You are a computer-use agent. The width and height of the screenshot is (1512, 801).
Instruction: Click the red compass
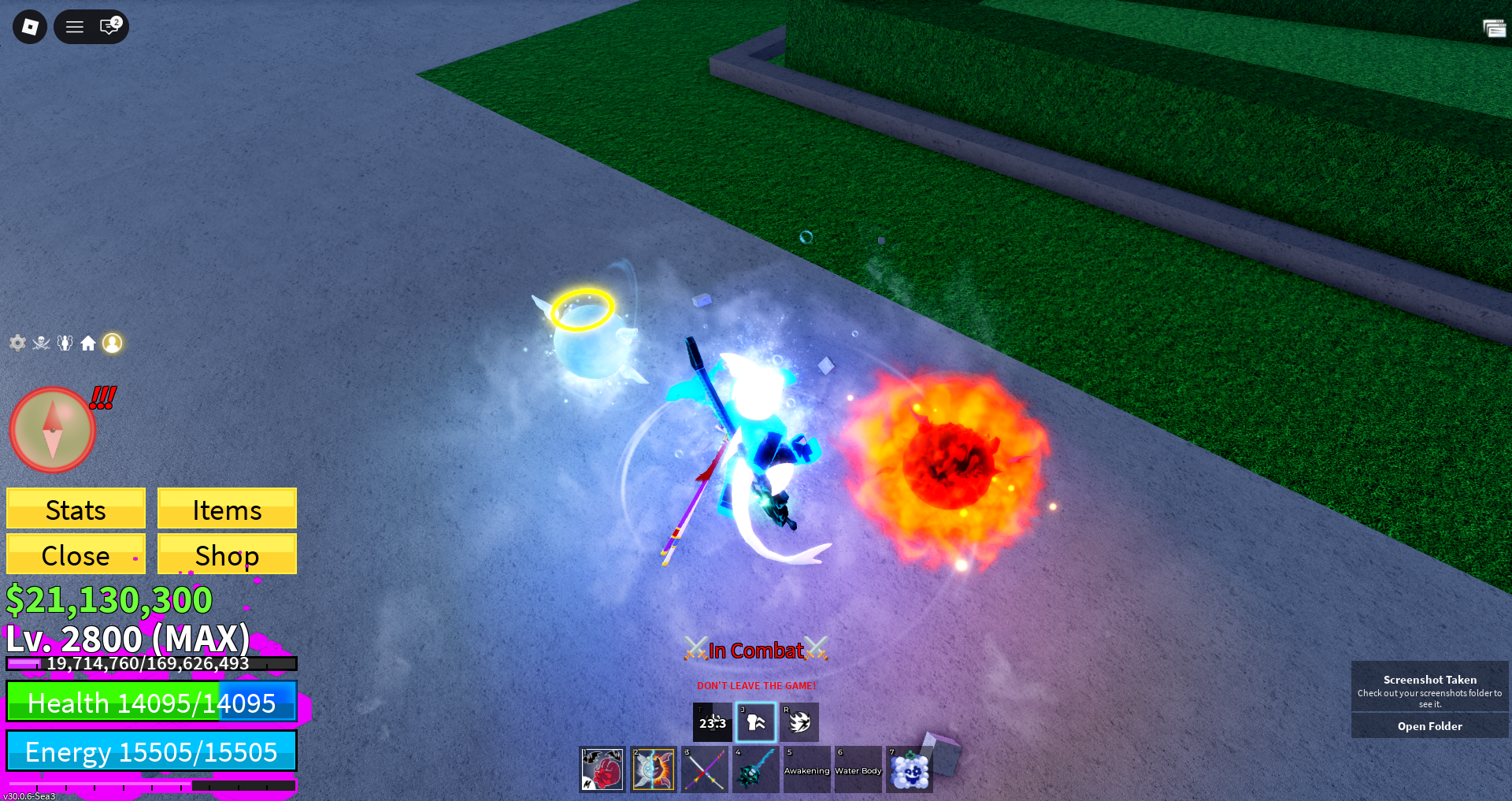[52, 430]
